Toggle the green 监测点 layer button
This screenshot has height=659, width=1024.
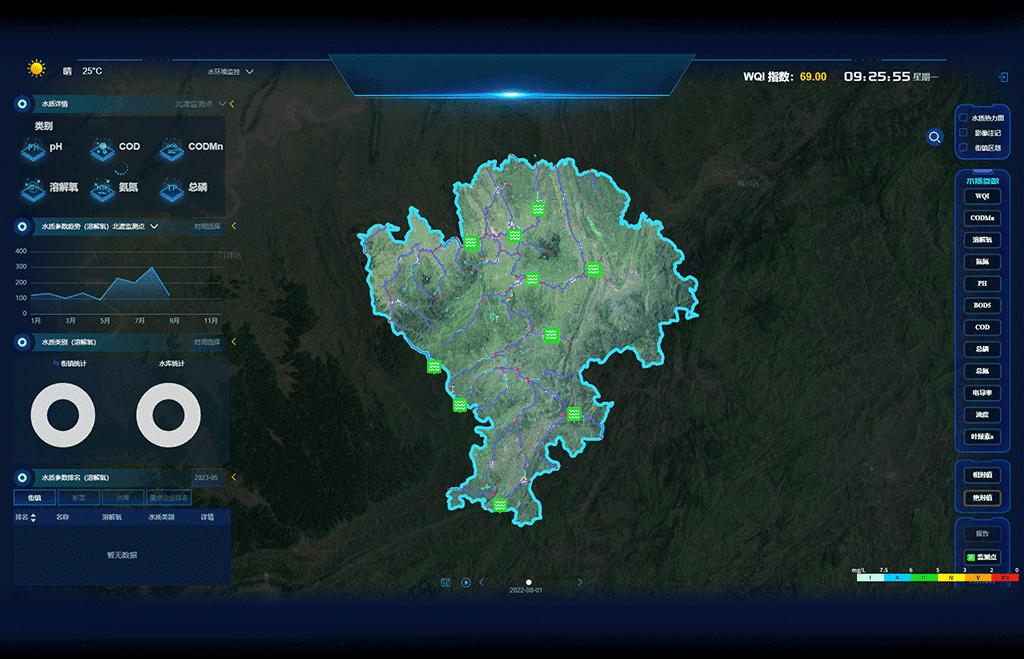pos(982,557)
